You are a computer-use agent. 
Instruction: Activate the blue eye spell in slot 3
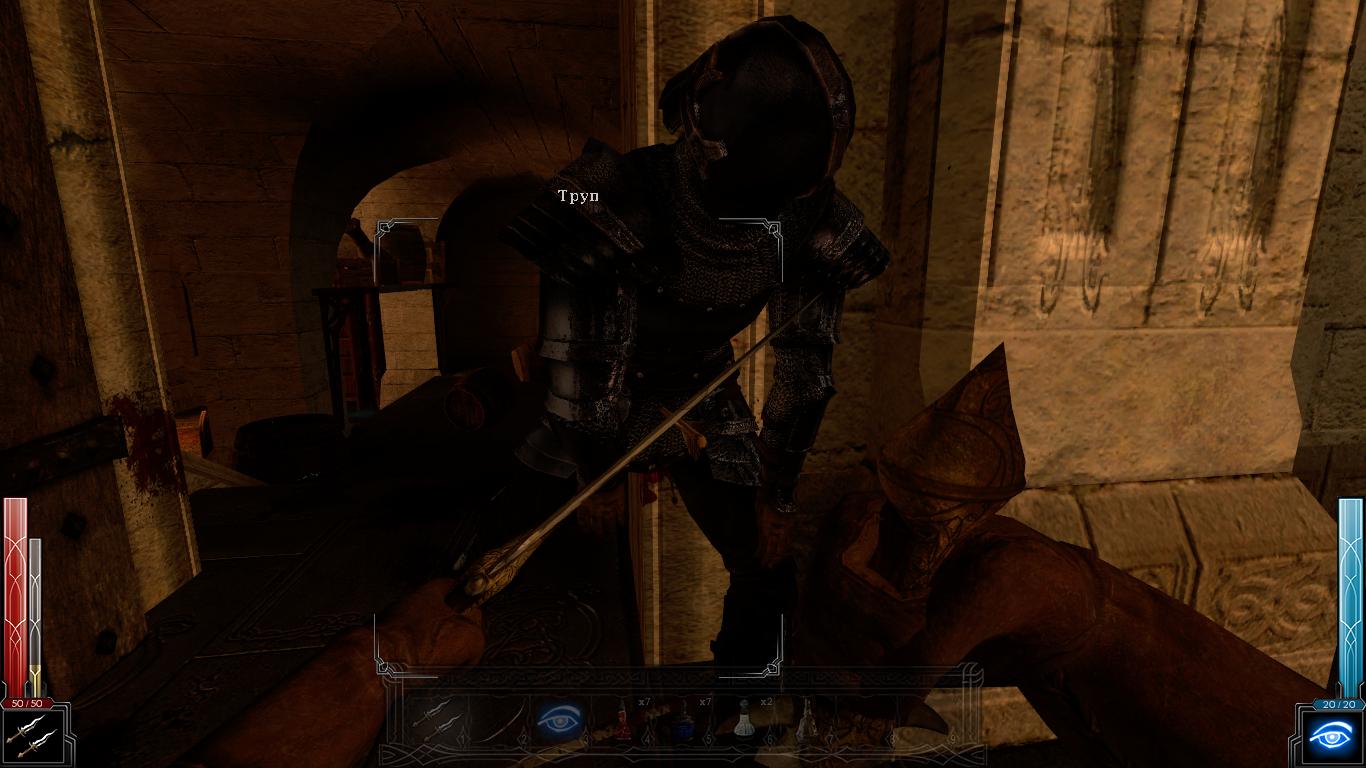click(x=558, y=720)
